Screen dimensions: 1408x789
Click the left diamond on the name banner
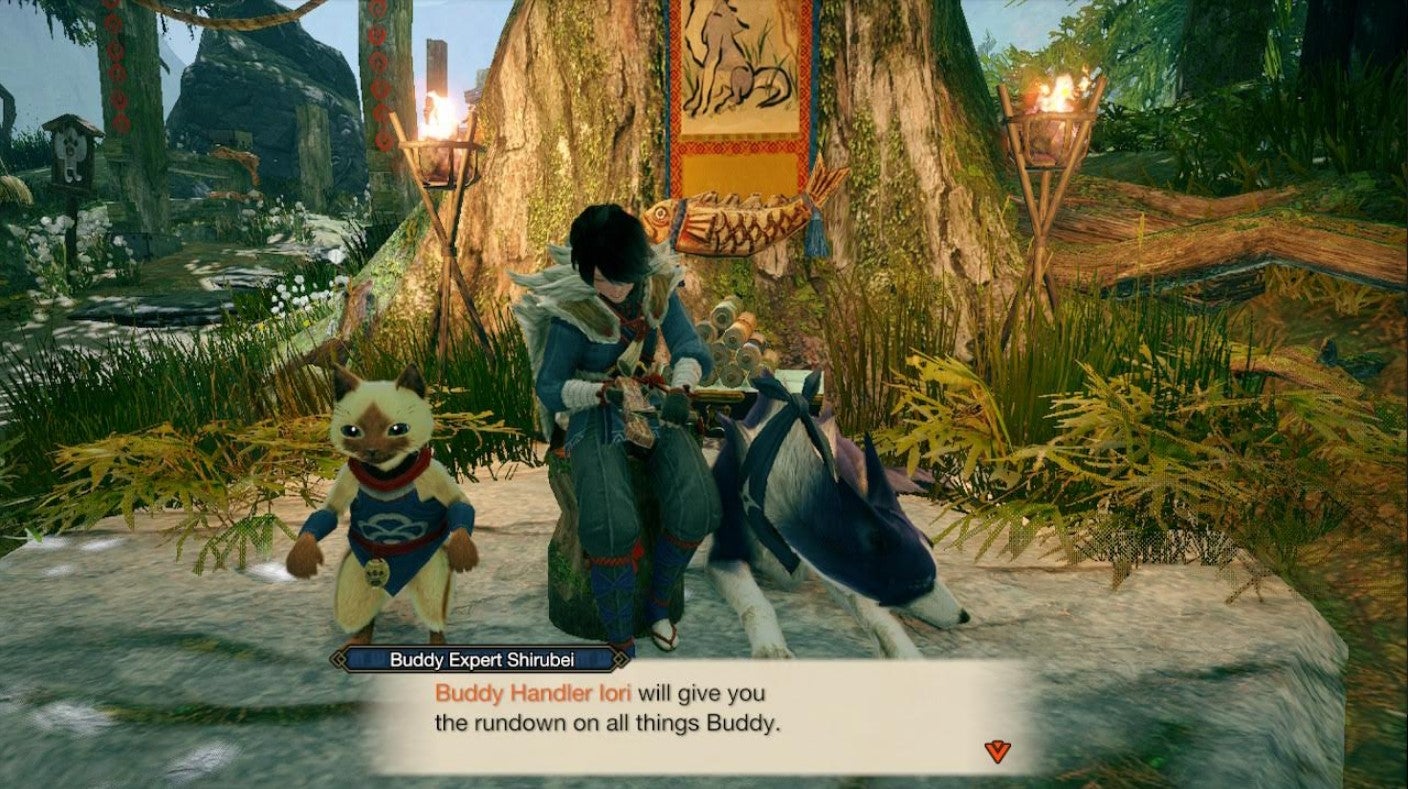(339, 659)
